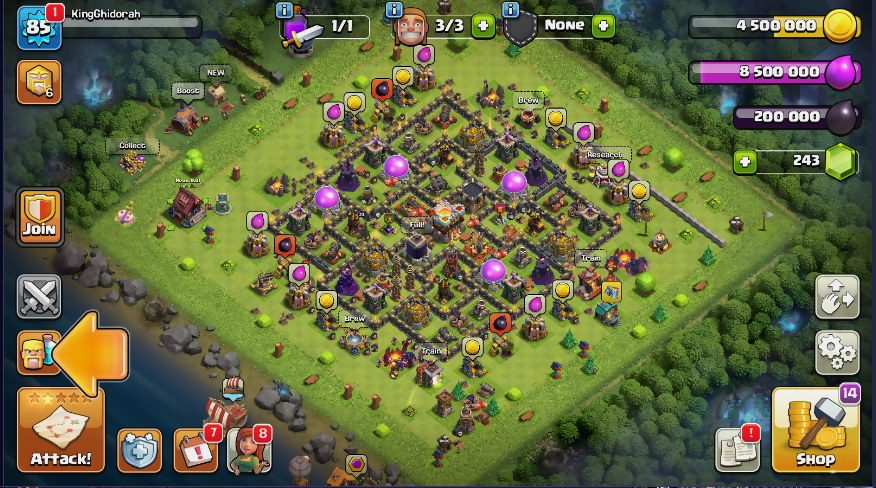Open the settings gears button
This screenshot has width=876, height=488.
coord(838,351)
